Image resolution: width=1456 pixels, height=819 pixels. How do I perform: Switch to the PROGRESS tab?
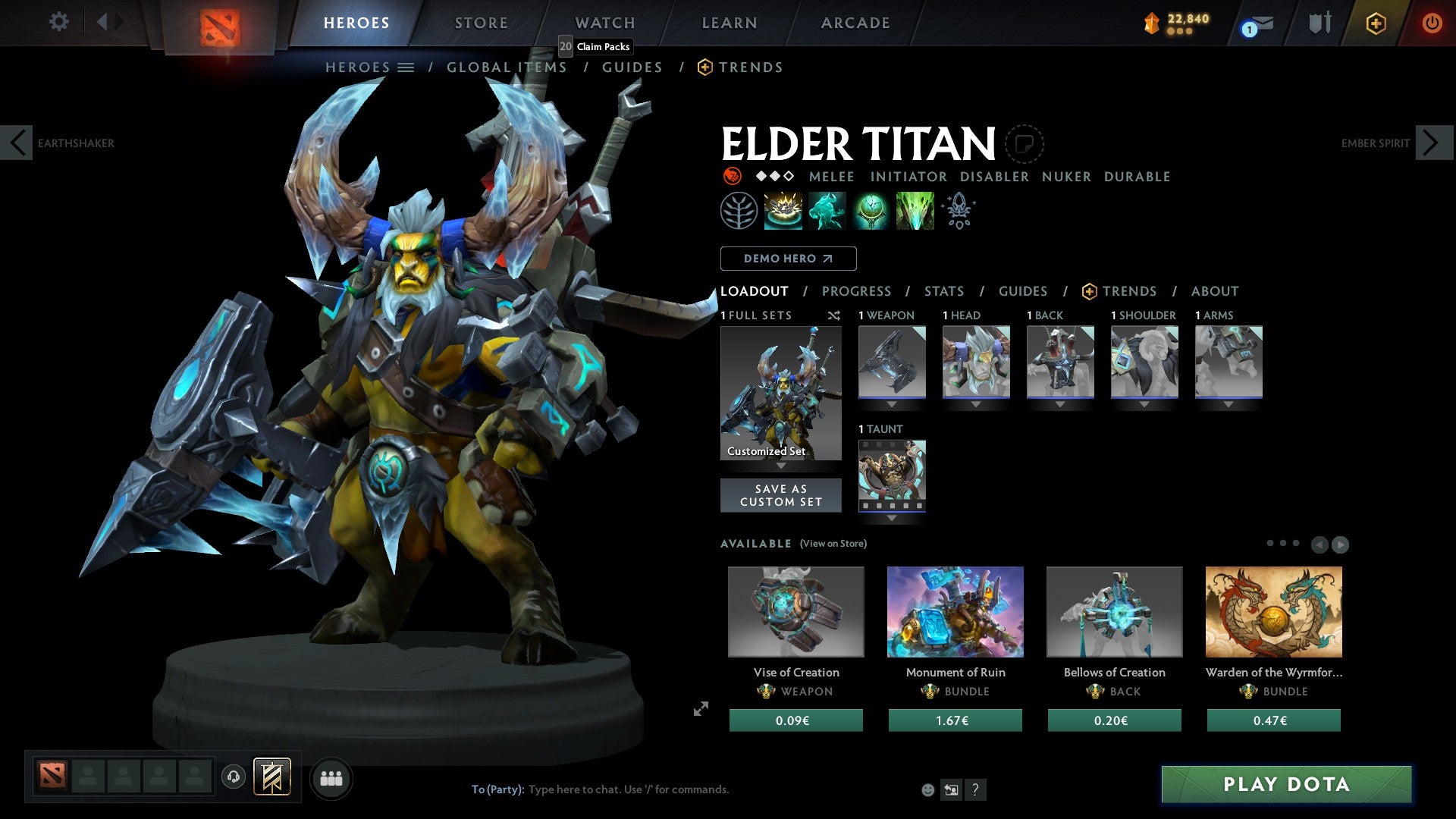(857, 291)
